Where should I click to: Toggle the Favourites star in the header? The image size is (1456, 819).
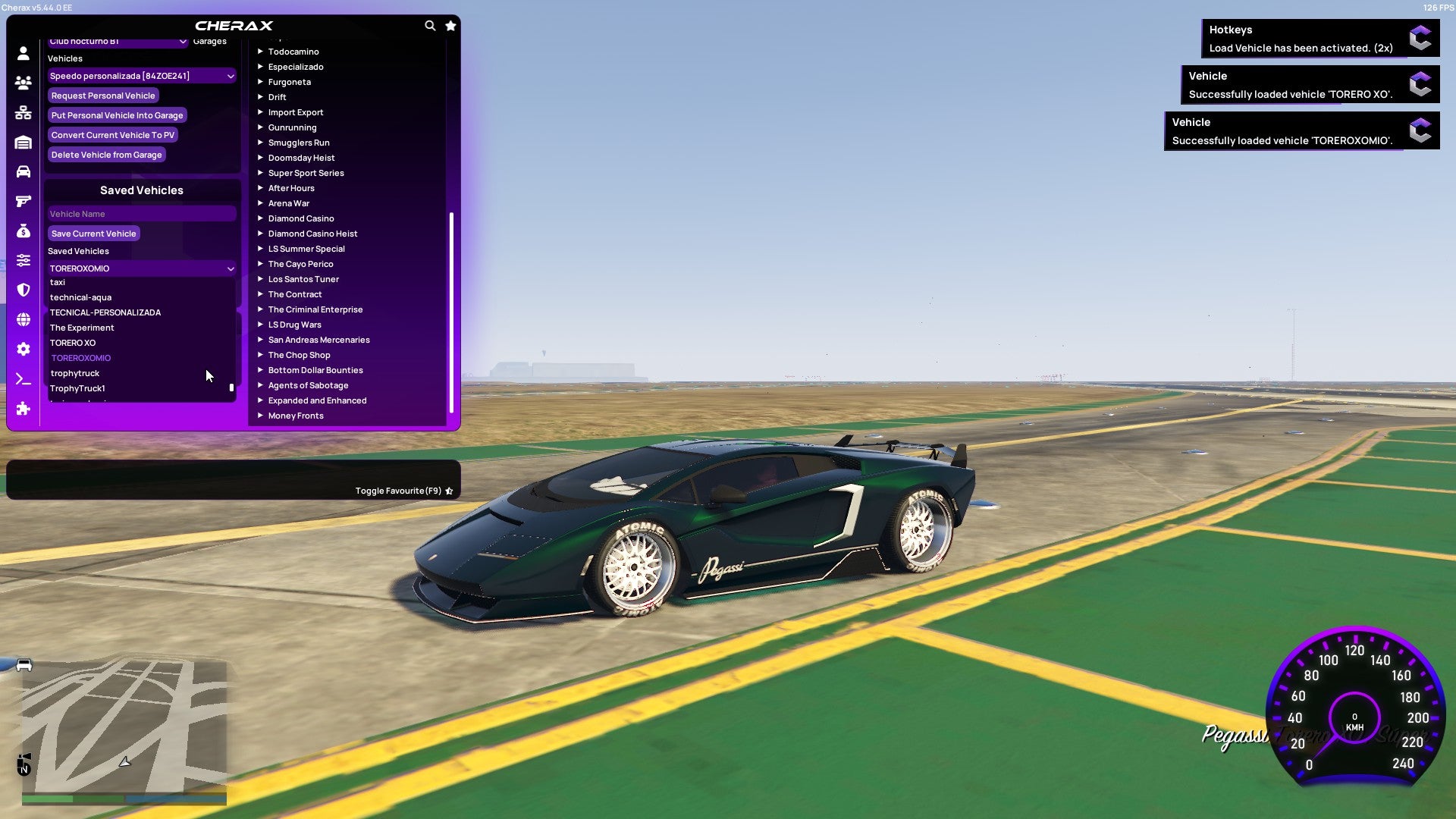click(x=450, y=25)
